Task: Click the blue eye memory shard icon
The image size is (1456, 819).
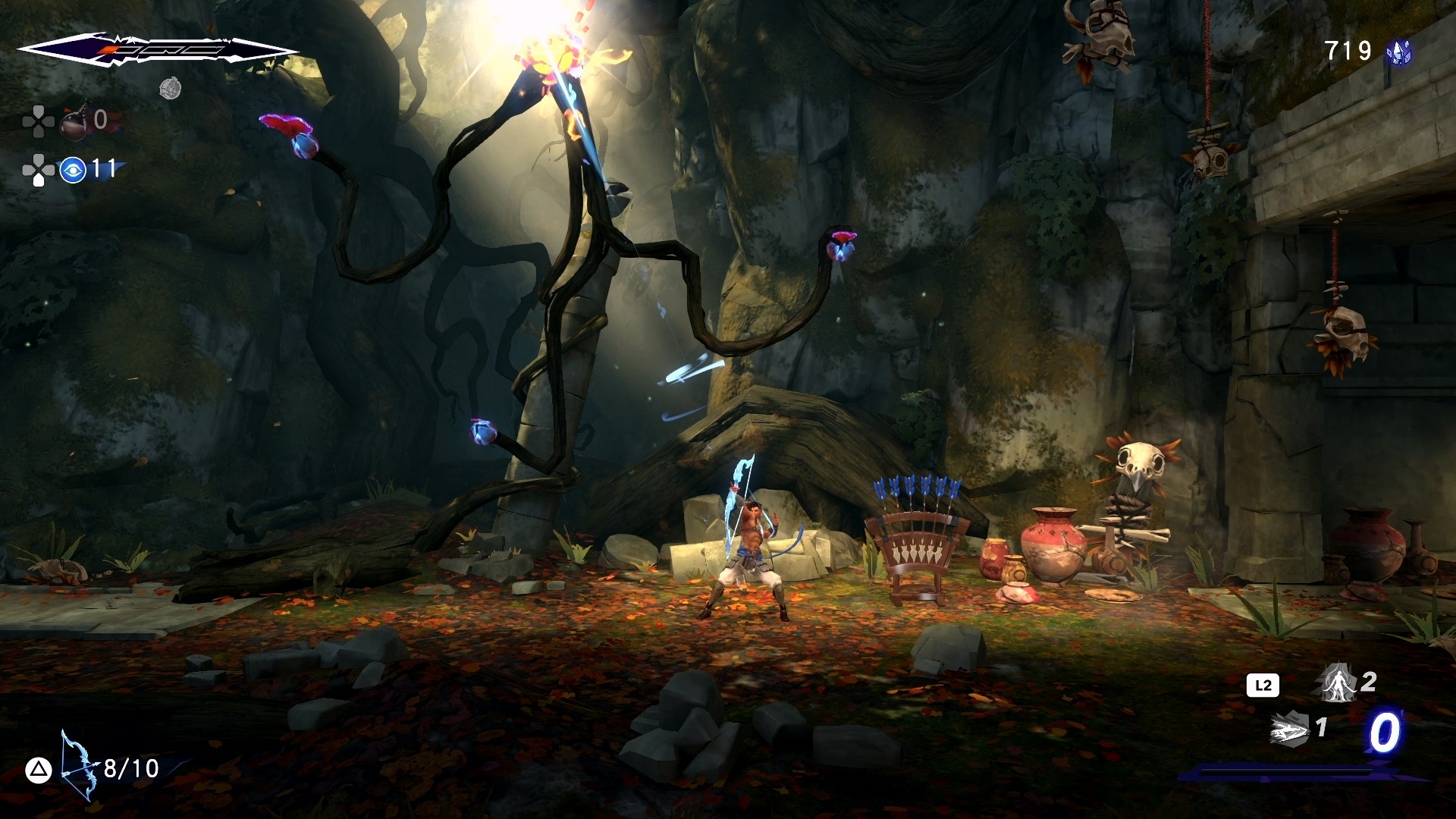Action: (73, 170)
